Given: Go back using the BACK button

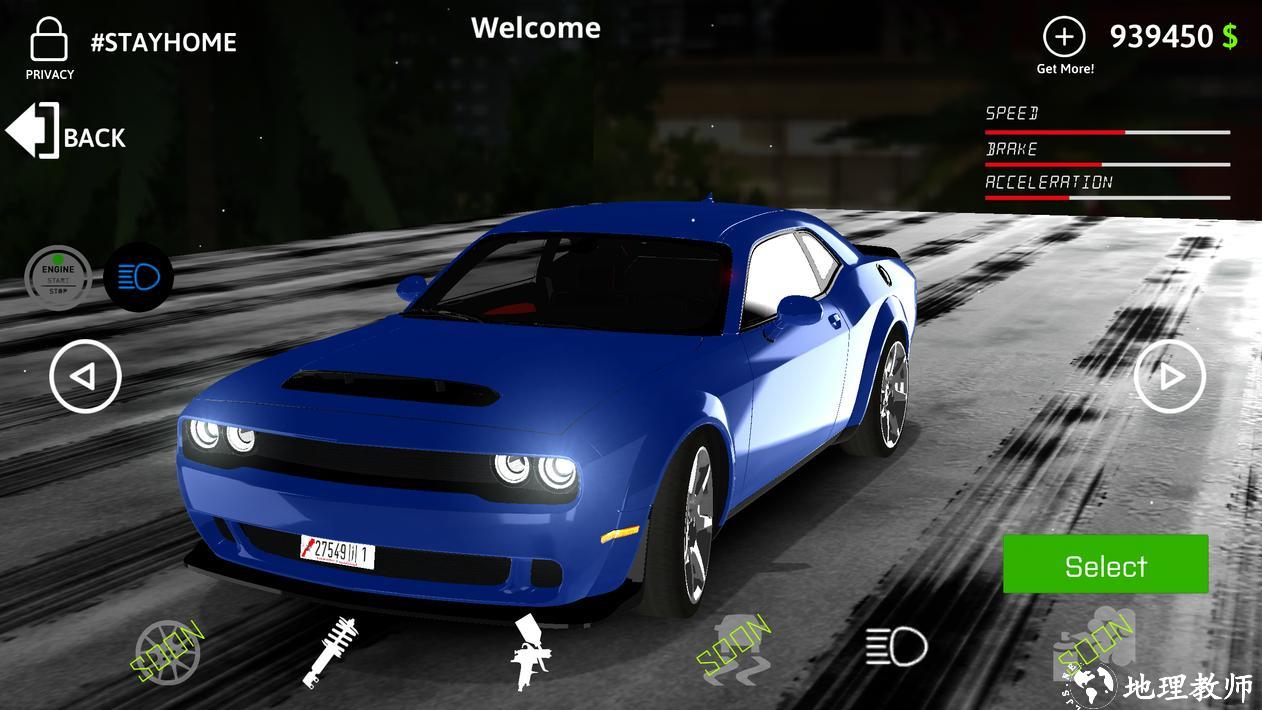Looking at the screenshot, I should [x=66, y=133].
